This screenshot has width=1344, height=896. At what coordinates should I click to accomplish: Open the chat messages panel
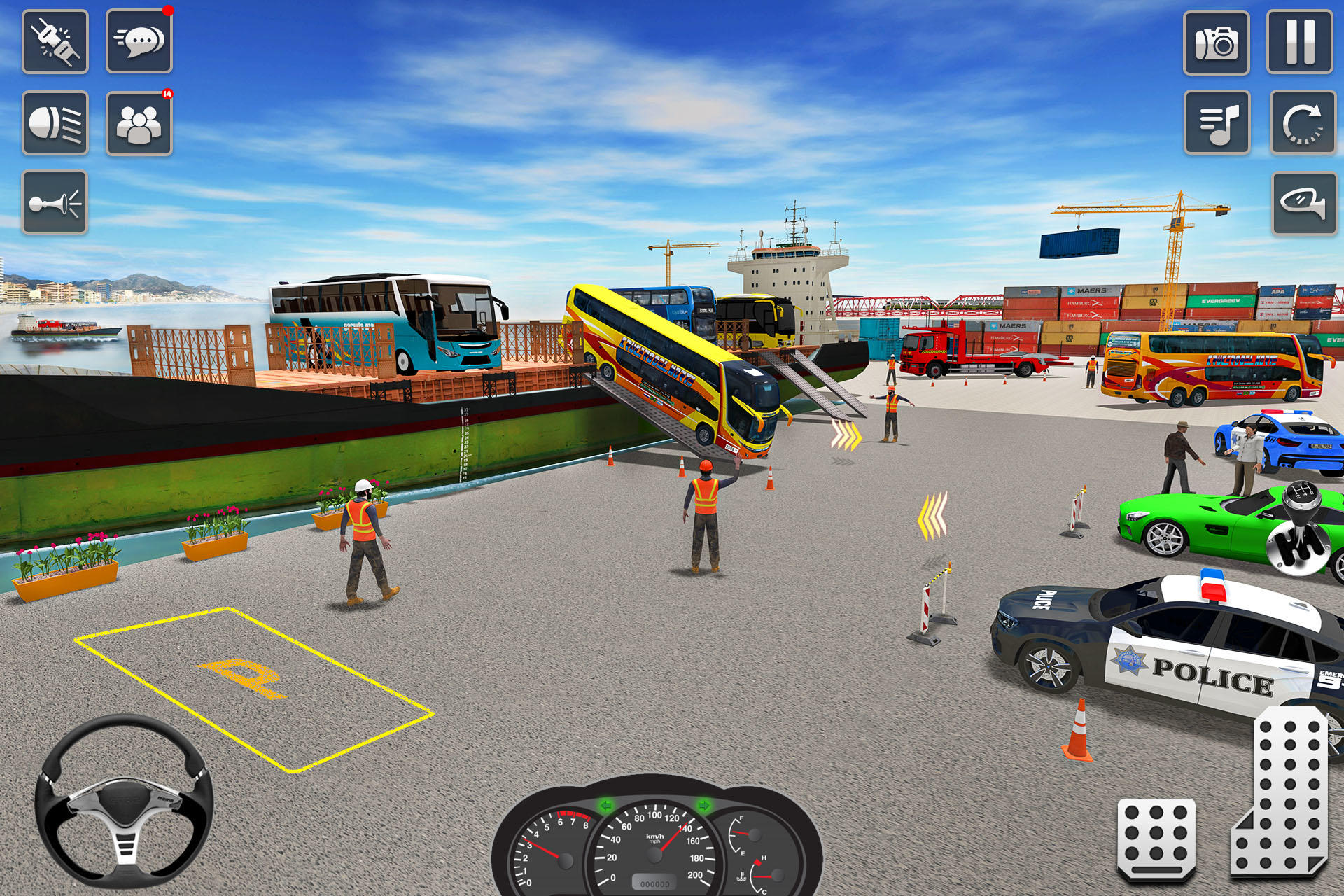click(139, 41)
